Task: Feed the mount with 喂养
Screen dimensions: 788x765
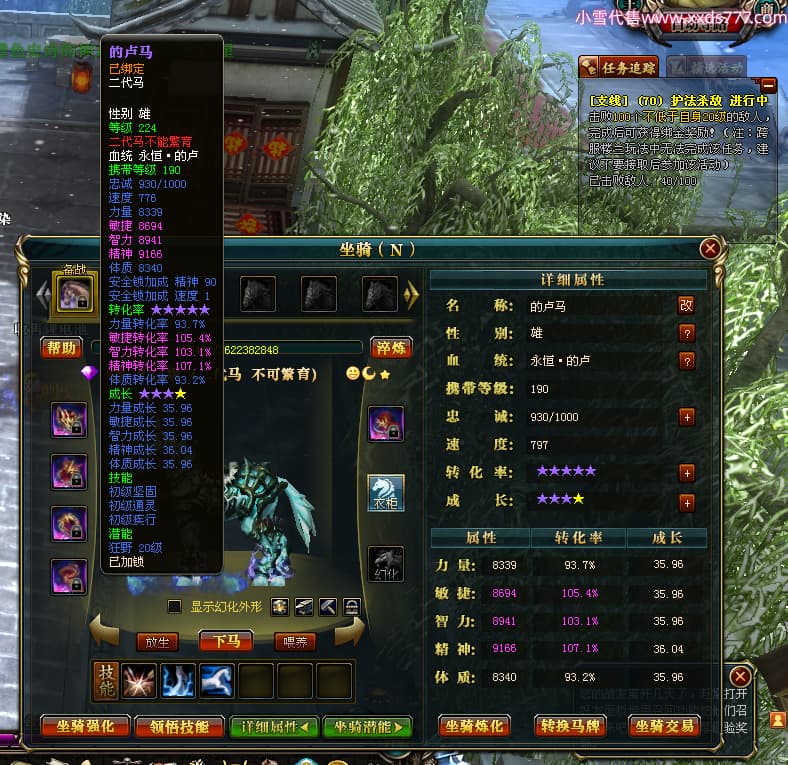Action: 295,642
